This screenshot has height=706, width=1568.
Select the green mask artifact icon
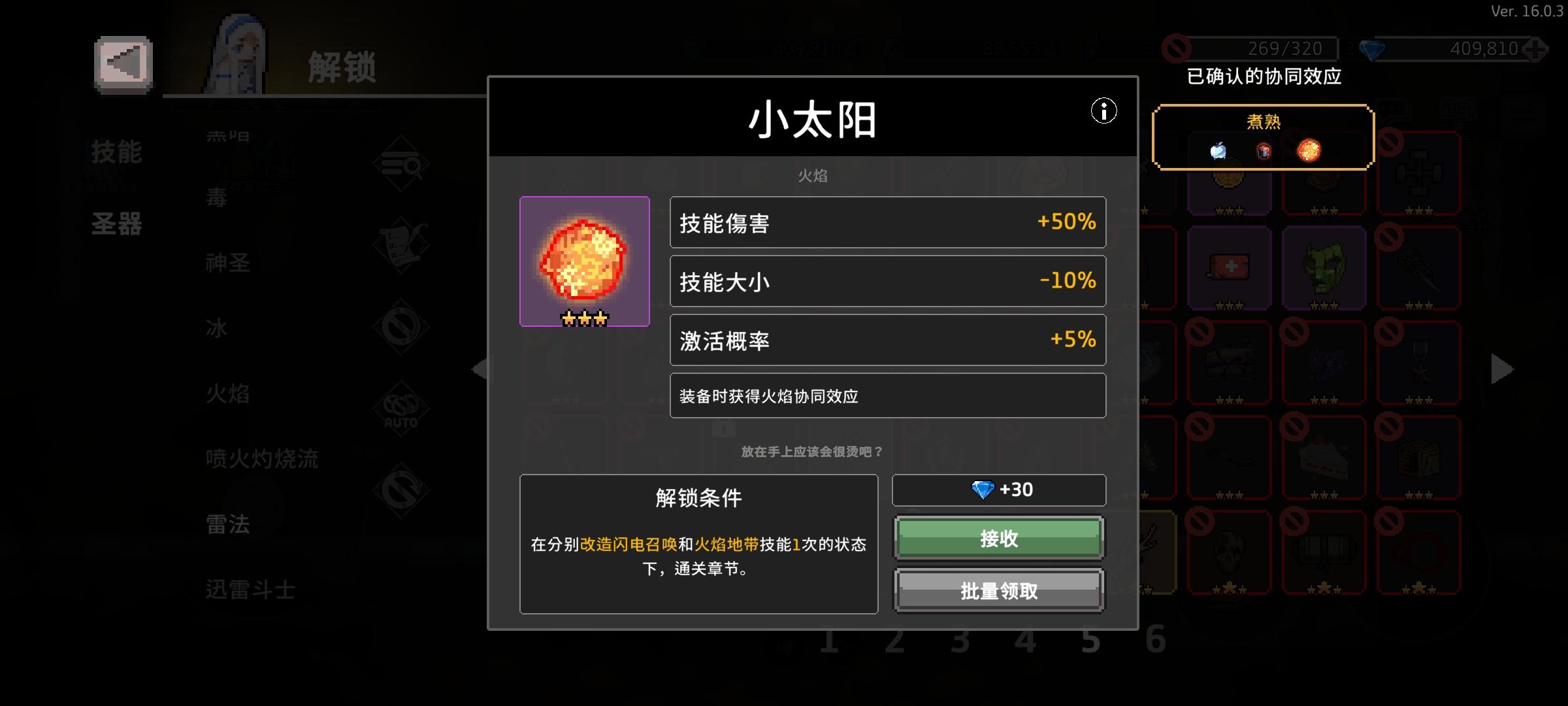click(x=1324, y=265)
